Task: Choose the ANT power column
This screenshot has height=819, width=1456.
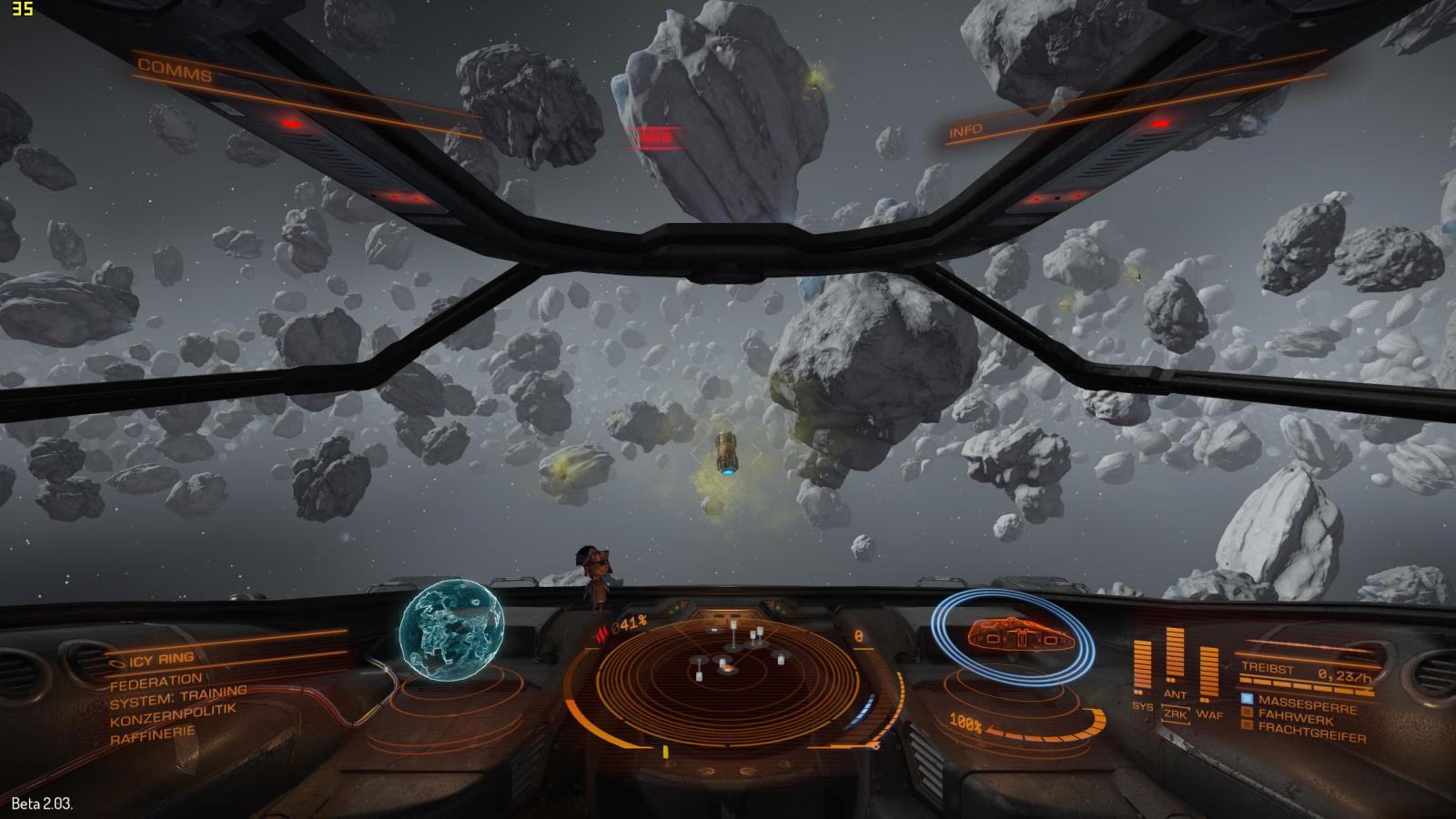Action: click(x=1175, y=660)
